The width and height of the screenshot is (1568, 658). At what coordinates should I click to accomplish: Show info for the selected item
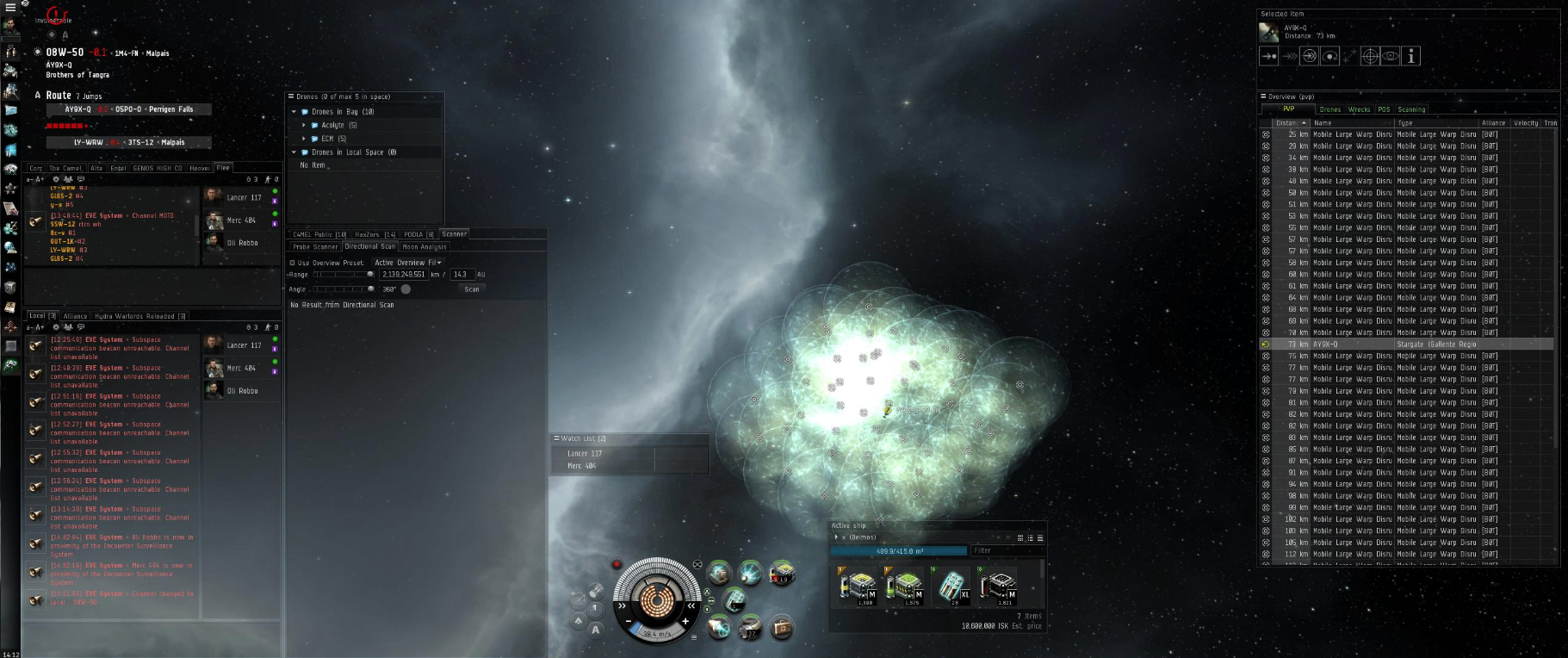pyautogui.click(x=1410, y=57)
